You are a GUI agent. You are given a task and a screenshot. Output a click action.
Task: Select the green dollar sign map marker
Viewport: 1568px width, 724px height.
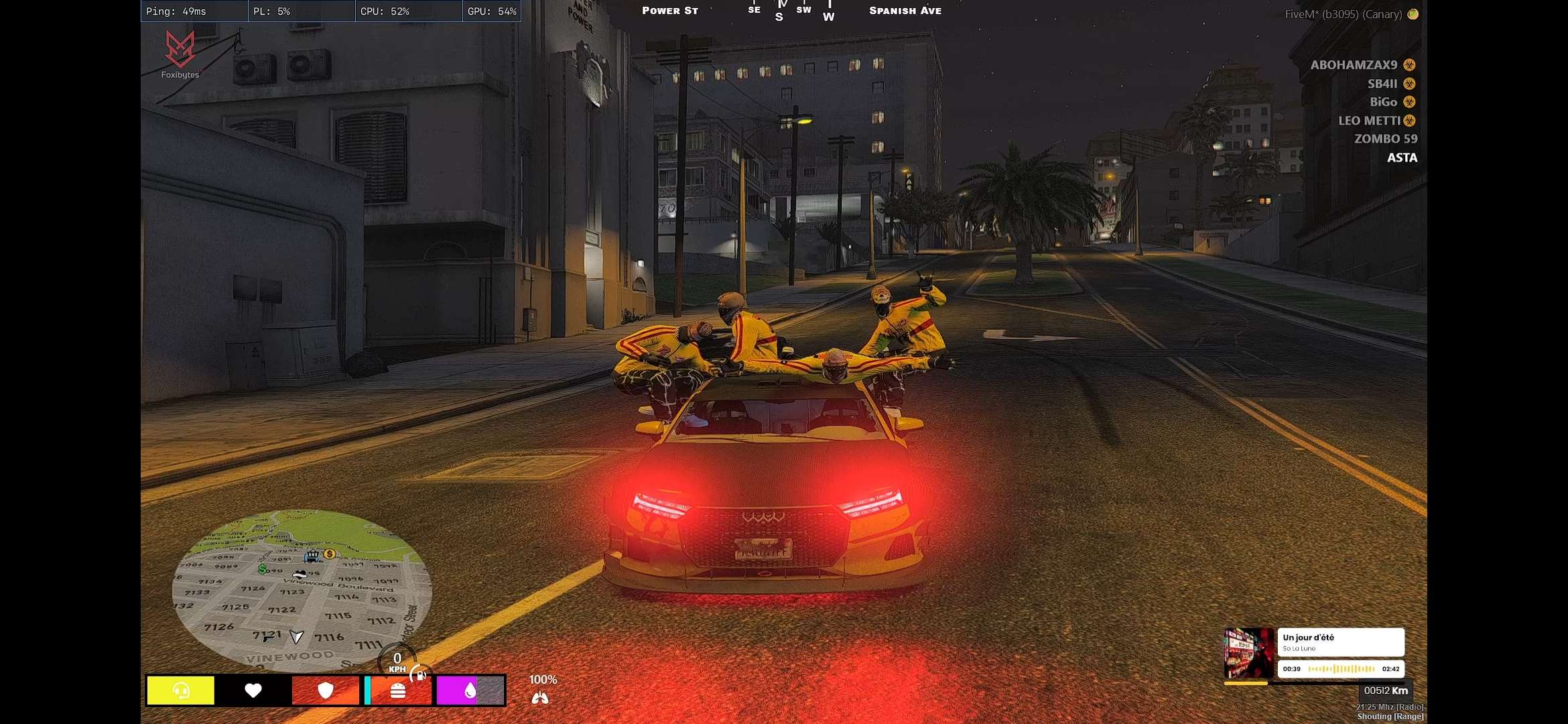pyautogui.click(x=262, y=568)
